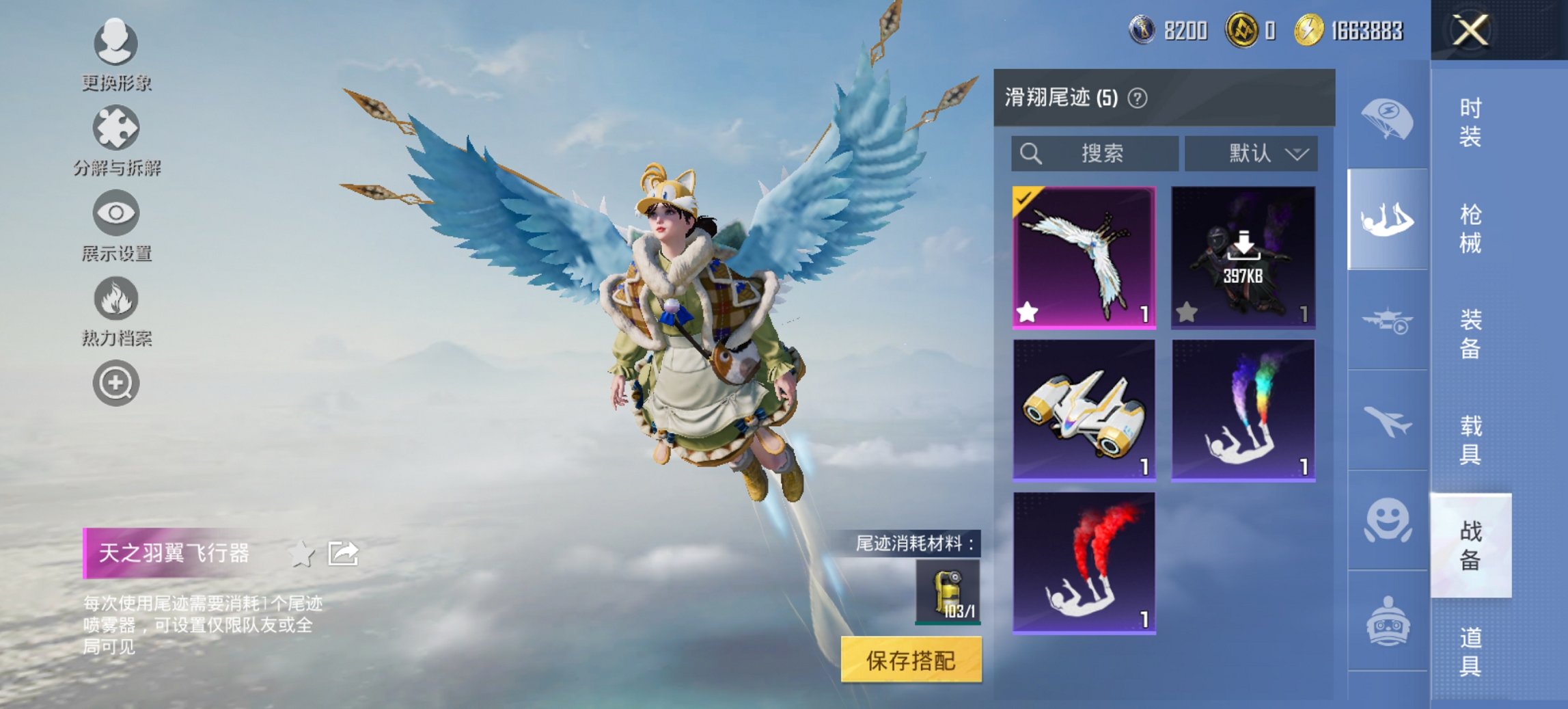Viewport: 1568px width, 709px height.
Task: Open the 默认 sorting dropdown
Action: (x=1252, y=154)
